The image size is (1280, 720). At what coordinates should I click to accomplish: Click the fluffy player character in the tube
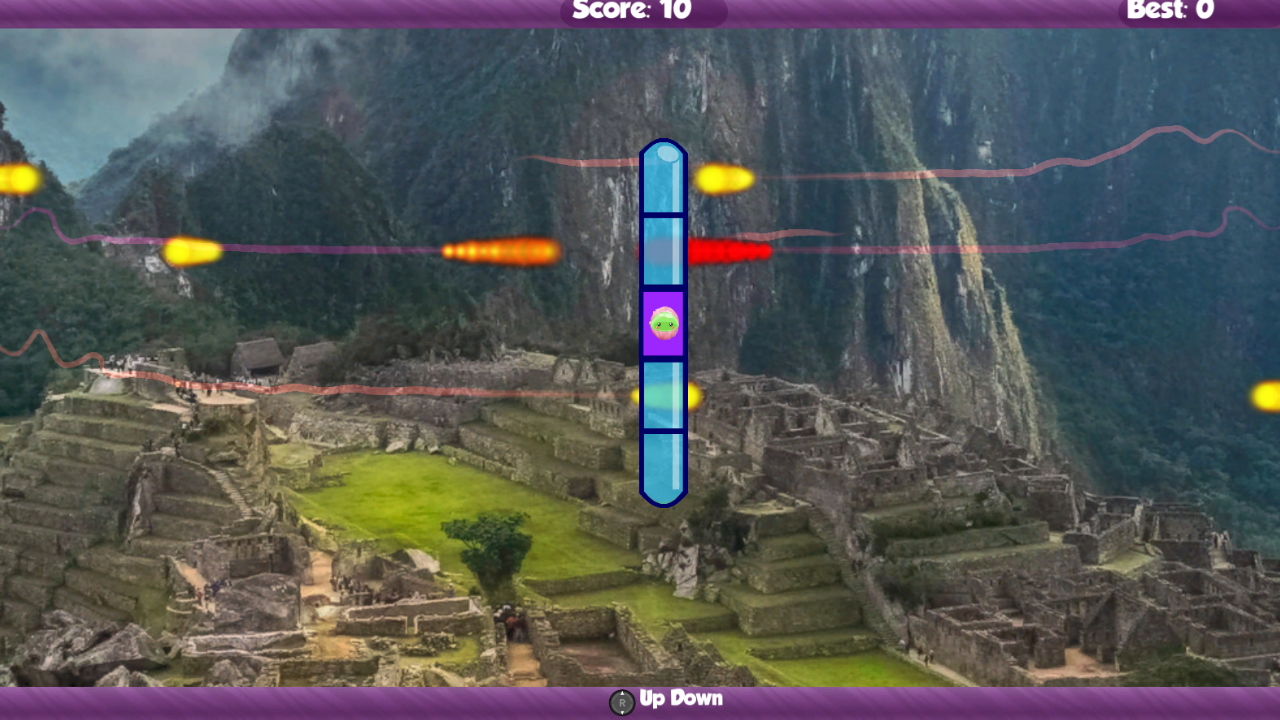[663, 323]
